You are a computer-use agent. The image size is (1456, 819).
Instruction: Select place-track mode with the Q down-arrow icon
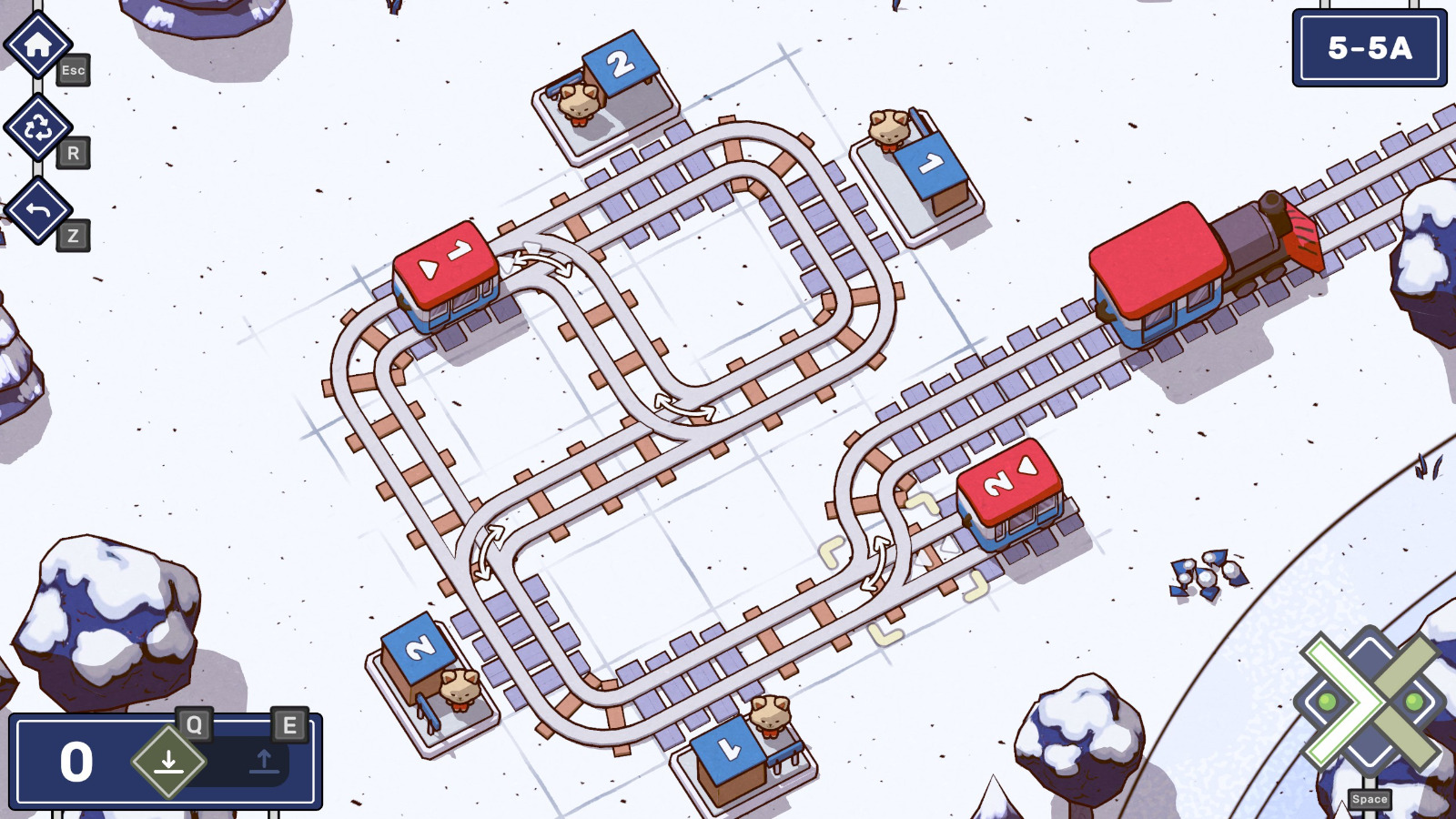pos(168,763)
